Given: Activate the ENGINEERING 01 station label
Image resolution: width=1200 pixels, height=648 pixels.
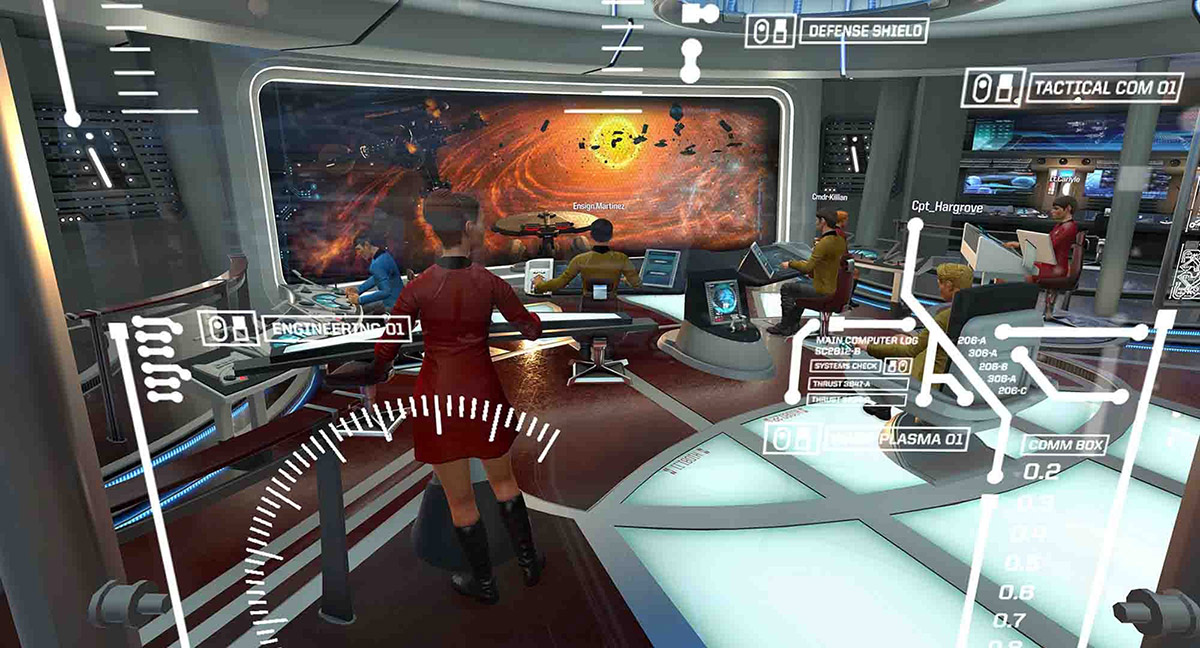Looking at the screenshot, I should click(x=336, y=328).
